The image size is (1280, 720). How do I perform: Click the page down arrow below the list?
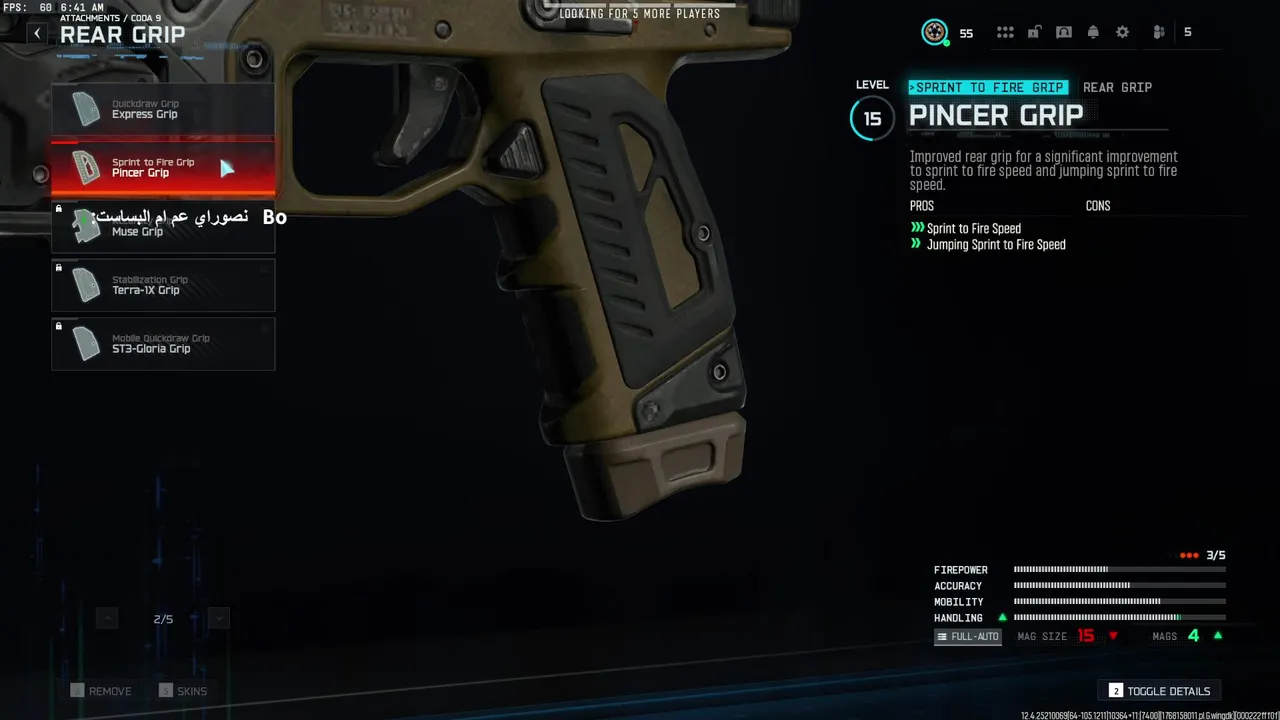click(x=219, y=619)
